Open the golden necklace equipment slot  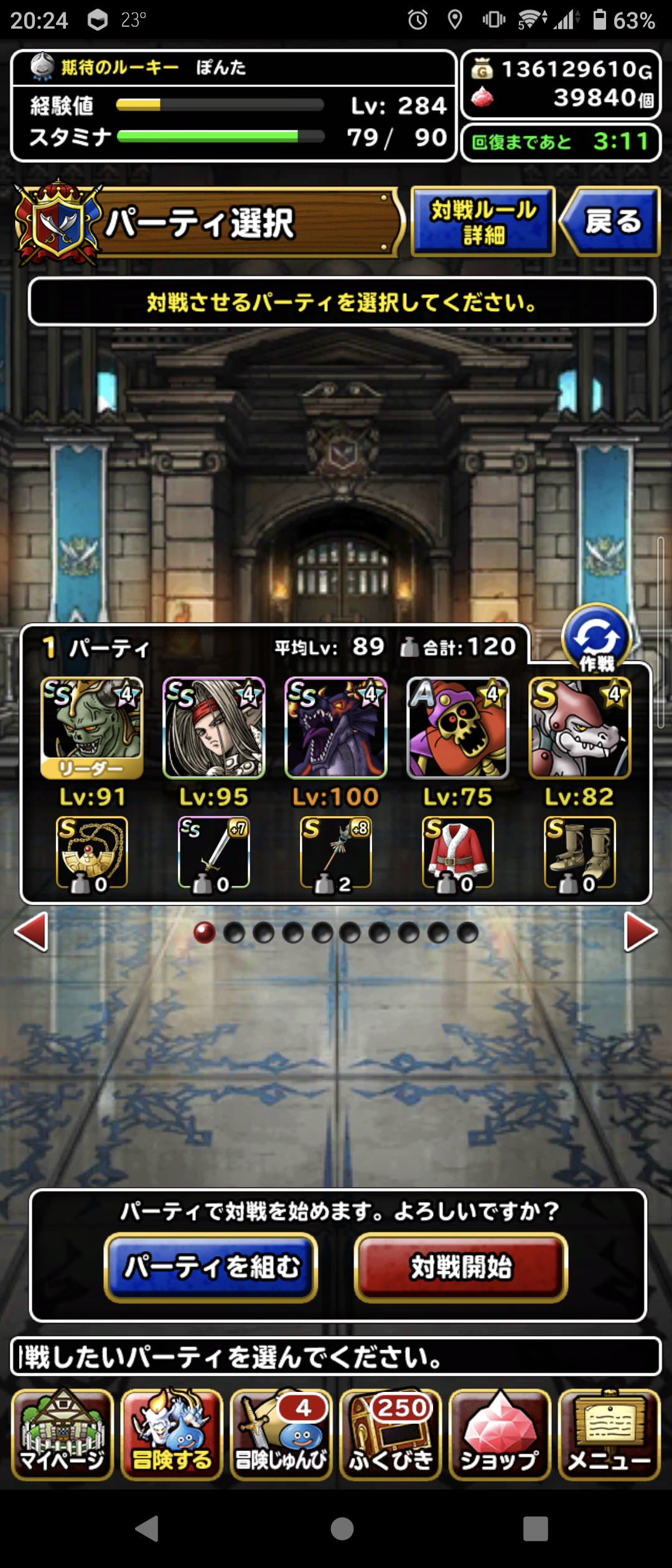click(x=92, y=852)
